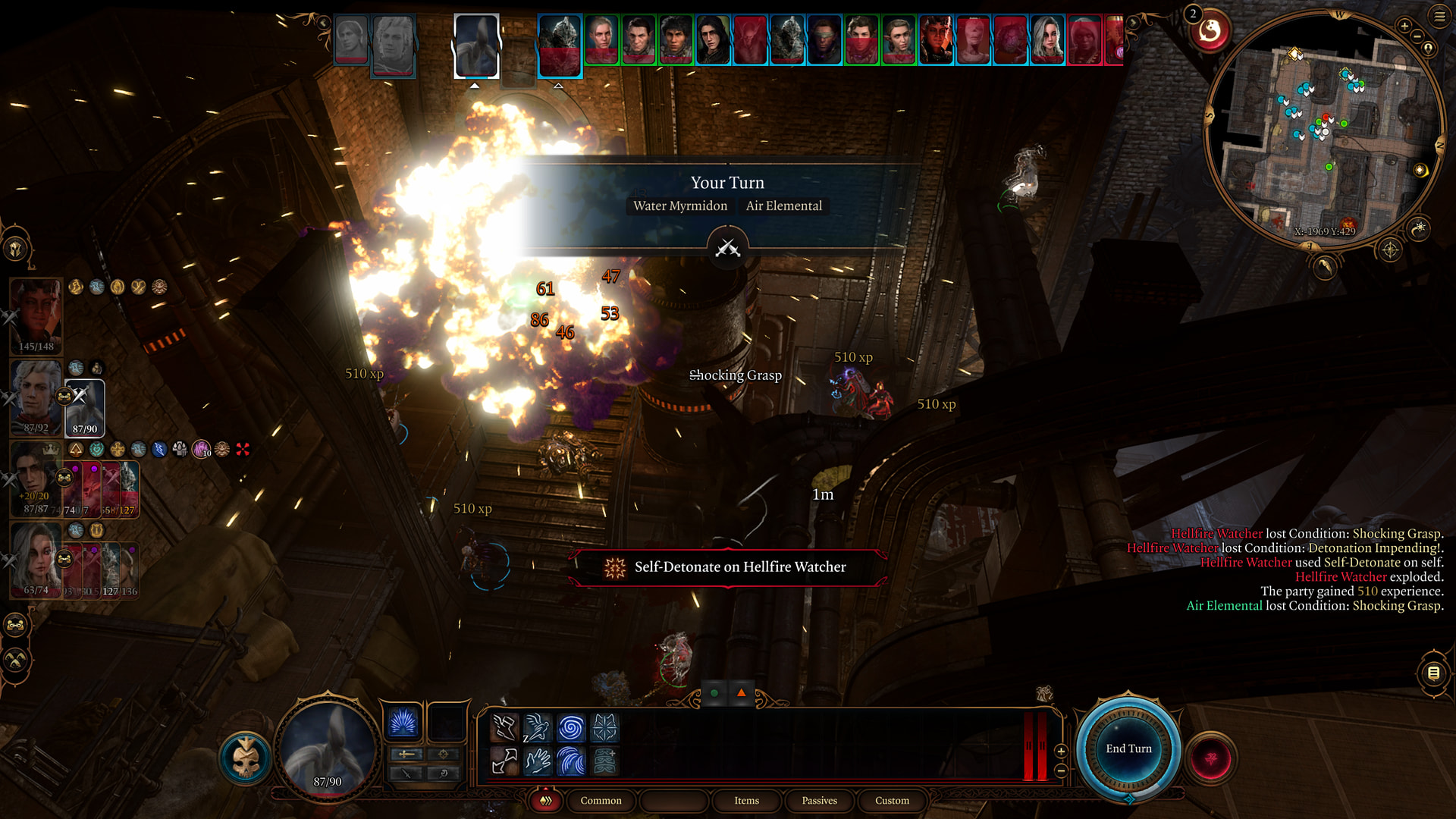Zoom out on the minimap

pos(1417,36)
